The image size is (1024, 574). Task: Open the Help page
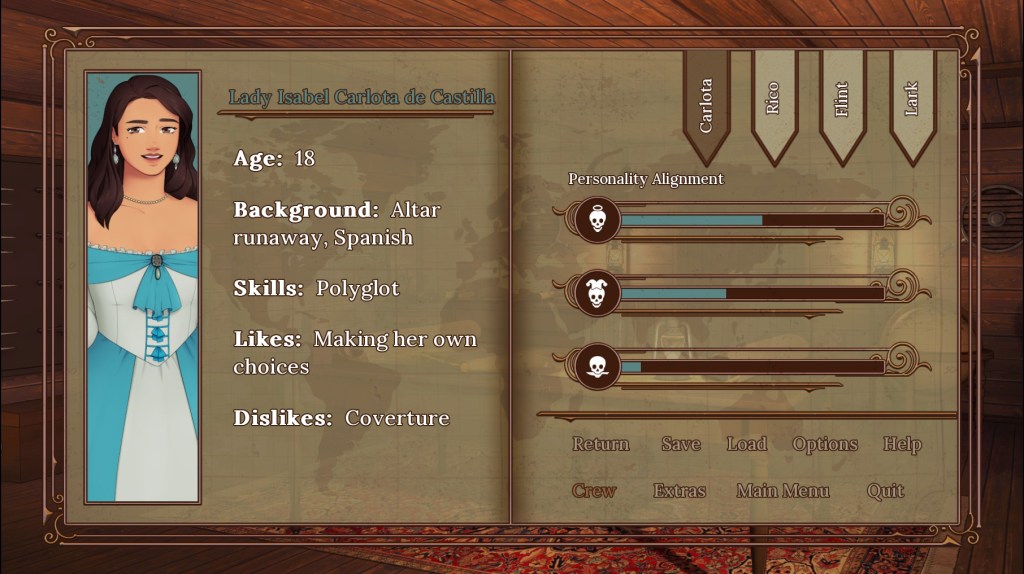click(x=902, y=444)
